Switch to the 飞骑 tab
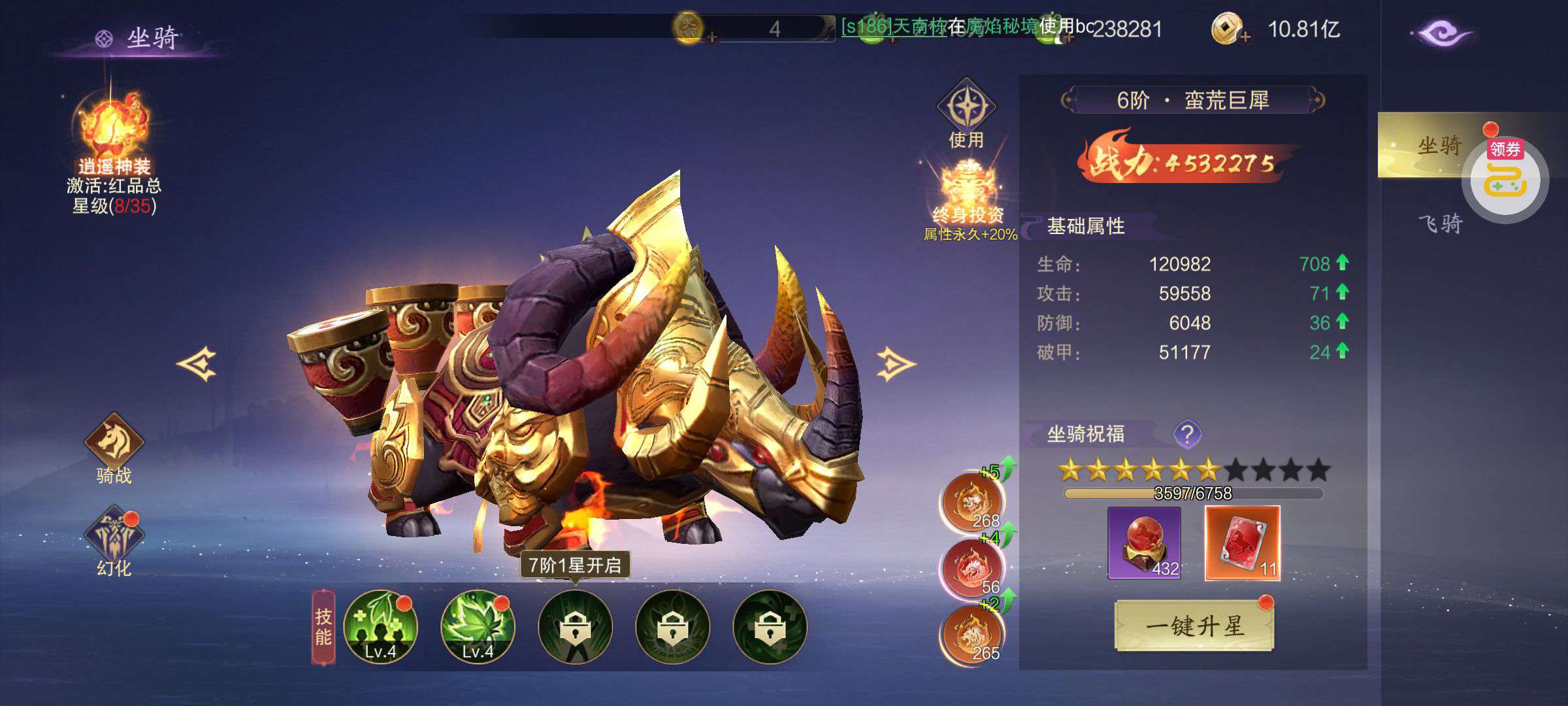Screen dimensions: 1568x706 pos(1440,224)
